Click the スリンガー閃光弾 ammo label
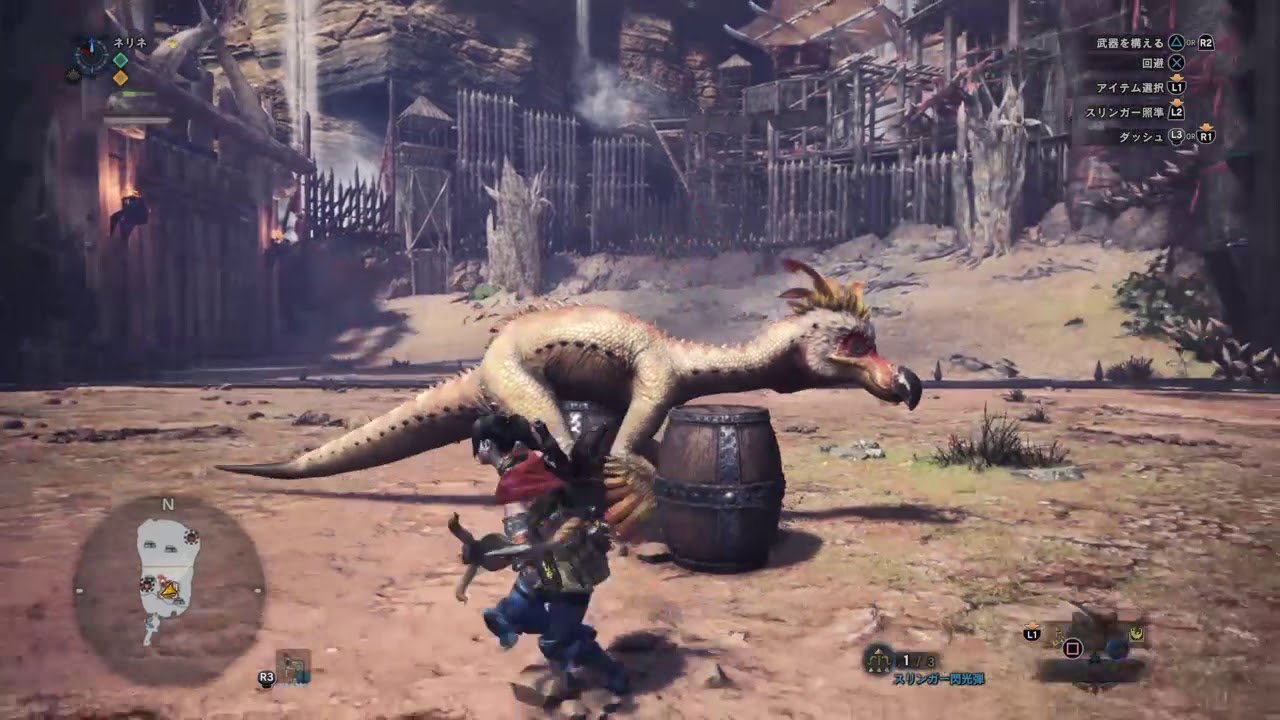 [x=941, y=679]
